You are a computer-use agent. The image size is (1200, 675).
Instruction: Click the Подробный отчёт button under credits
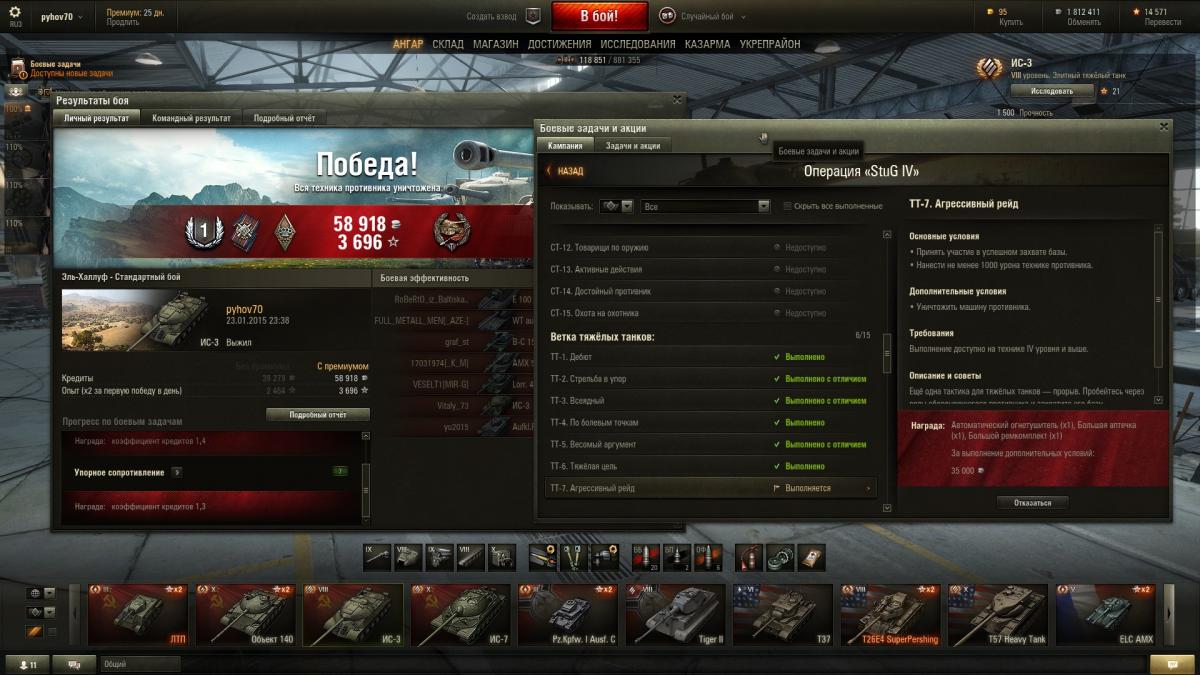[x=317, y=414]
